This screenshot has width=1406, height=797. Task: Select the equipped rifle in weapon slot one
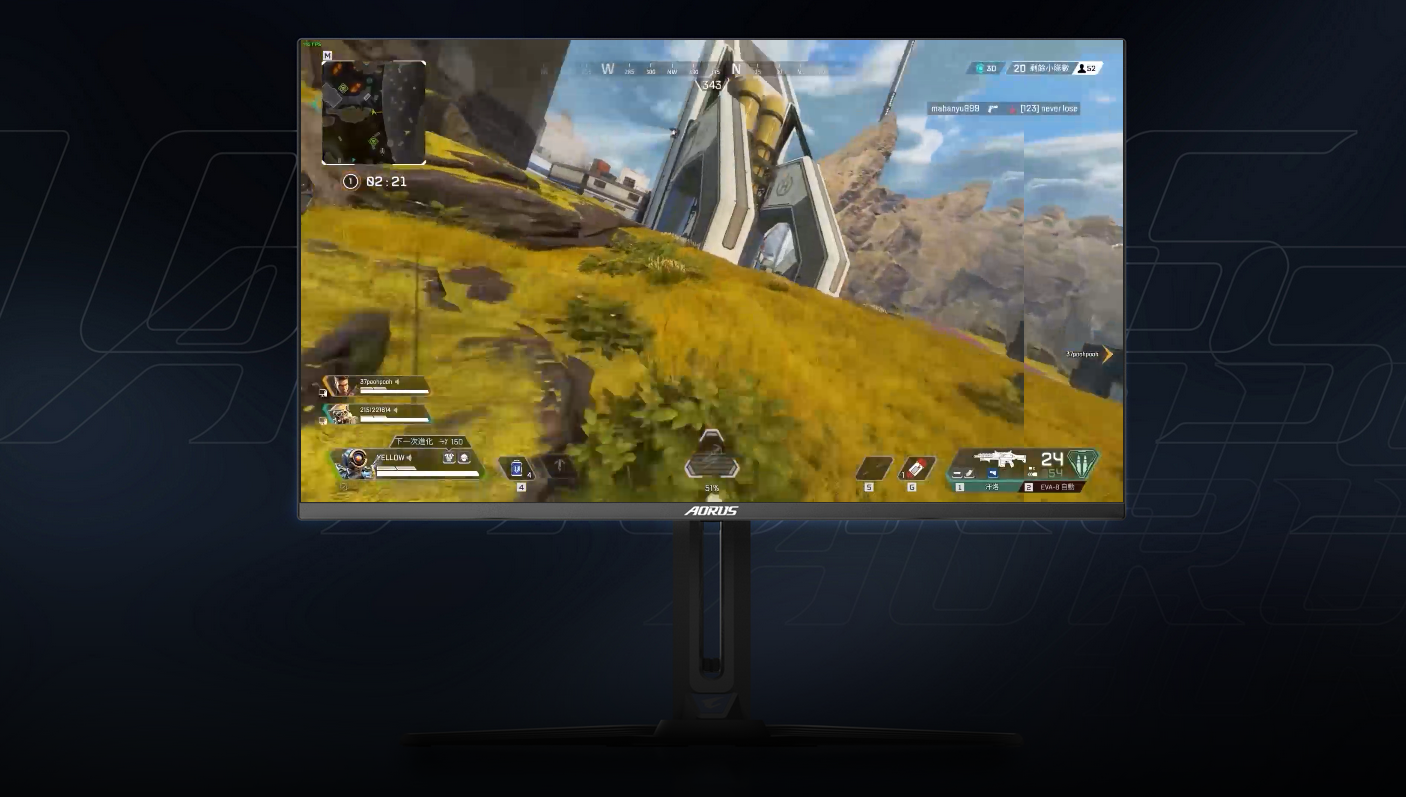(x=998, y=460)
